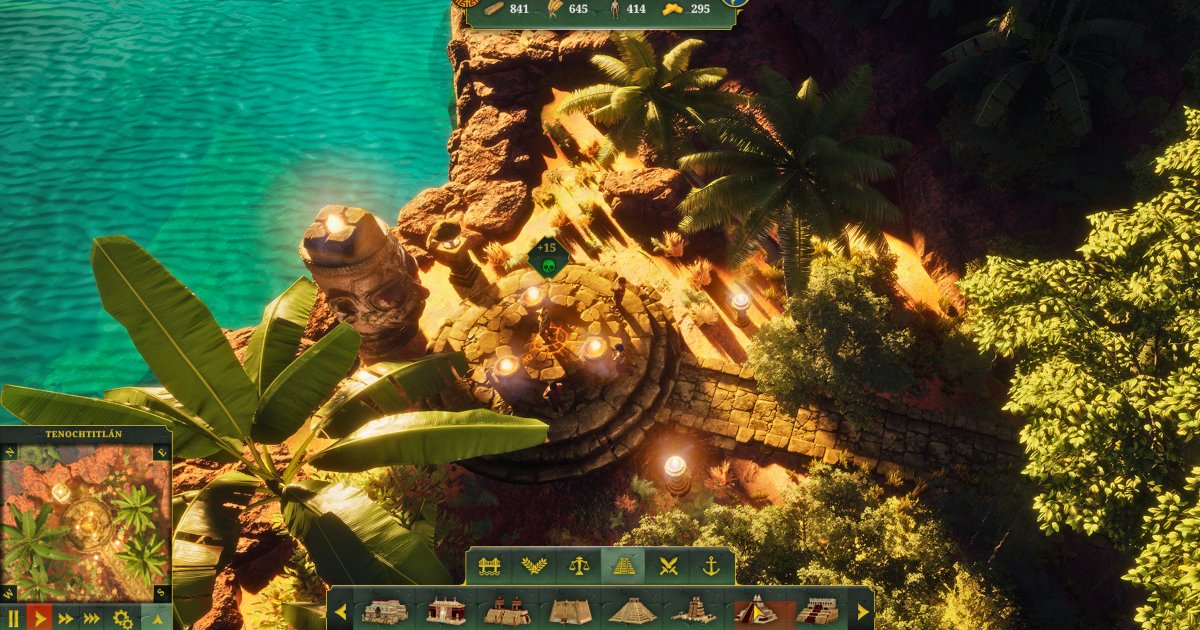1200x630 pixels.
Task: Switch to the wheat farming category tab
Action: (533, 566)
